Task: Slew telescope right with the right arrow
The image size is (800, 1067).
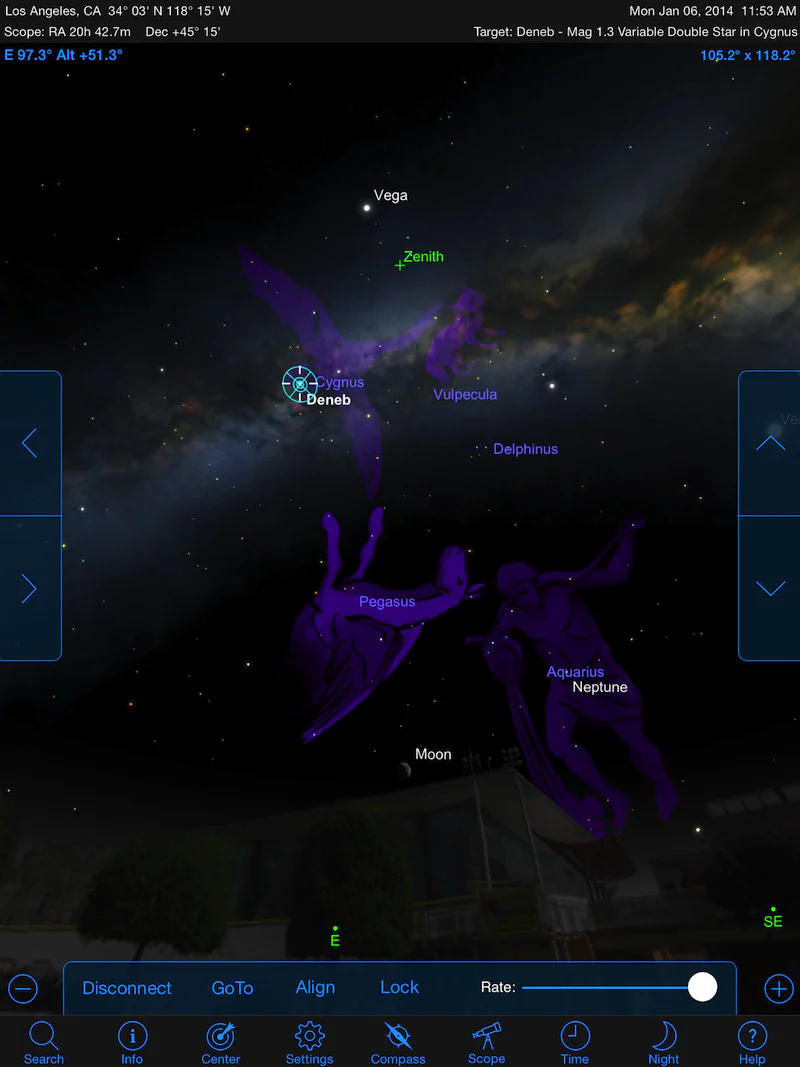Action: click(x=30, y=589)
